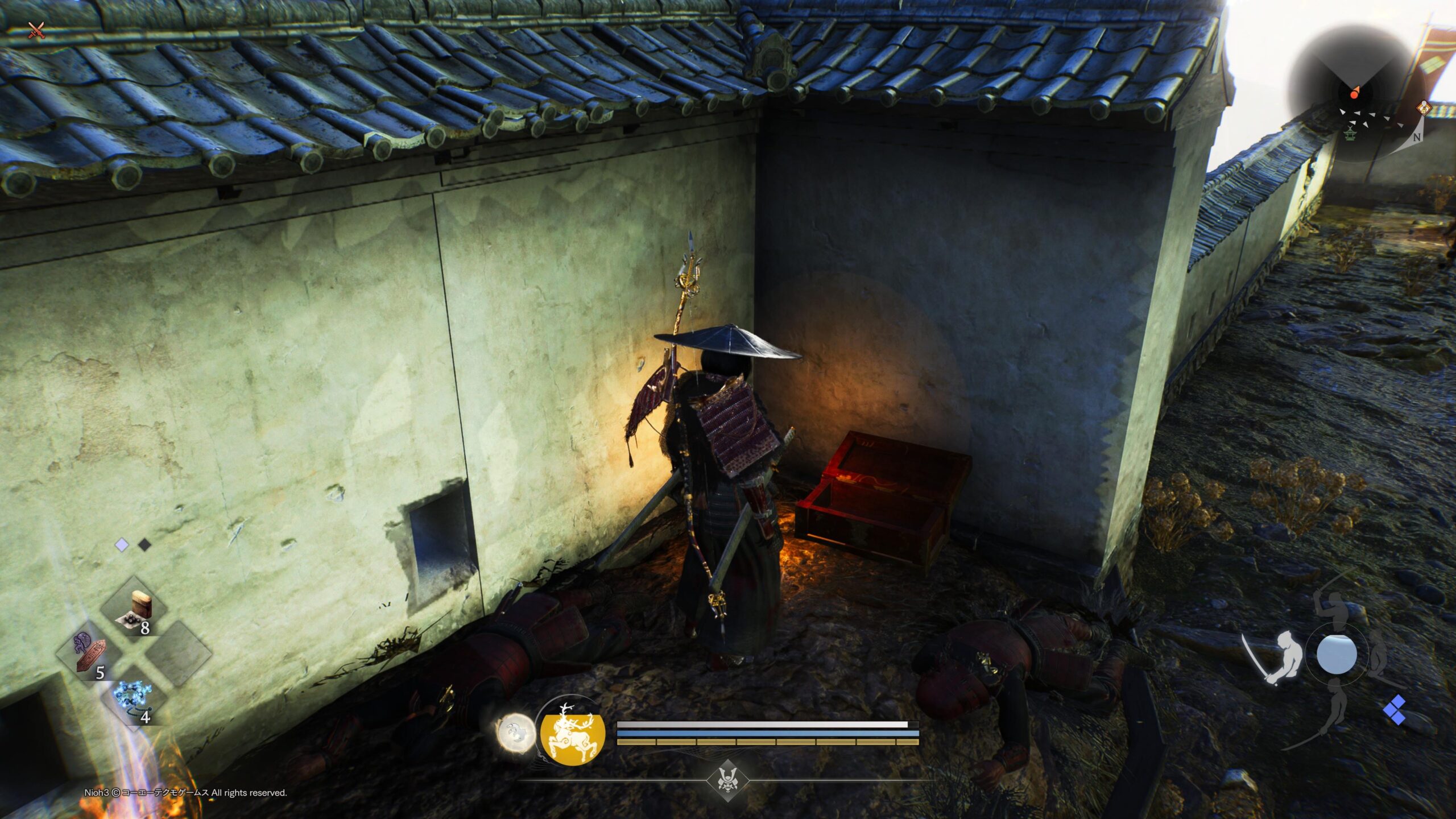
Task: Click the crossed swords icon
Action: pyautogui.click(x=36, y=30)
